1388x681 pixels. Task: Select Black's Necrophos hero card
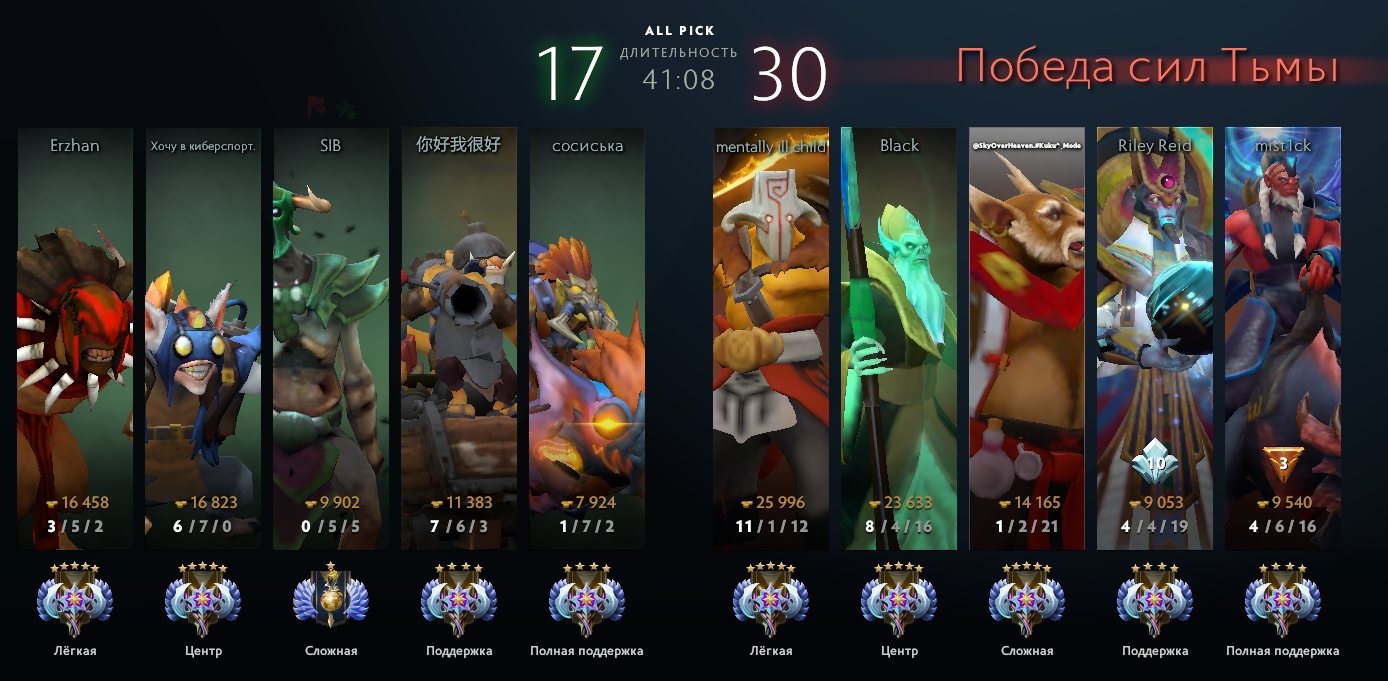pos(899,338)
